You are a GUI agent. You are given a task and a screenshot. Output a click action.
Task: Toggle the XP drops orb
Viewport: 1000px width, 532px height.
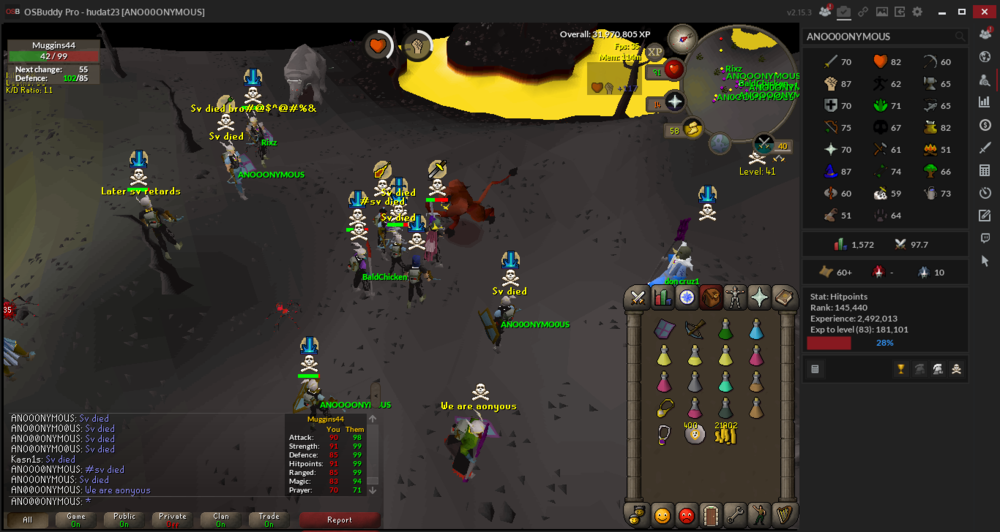pos(655,52)
